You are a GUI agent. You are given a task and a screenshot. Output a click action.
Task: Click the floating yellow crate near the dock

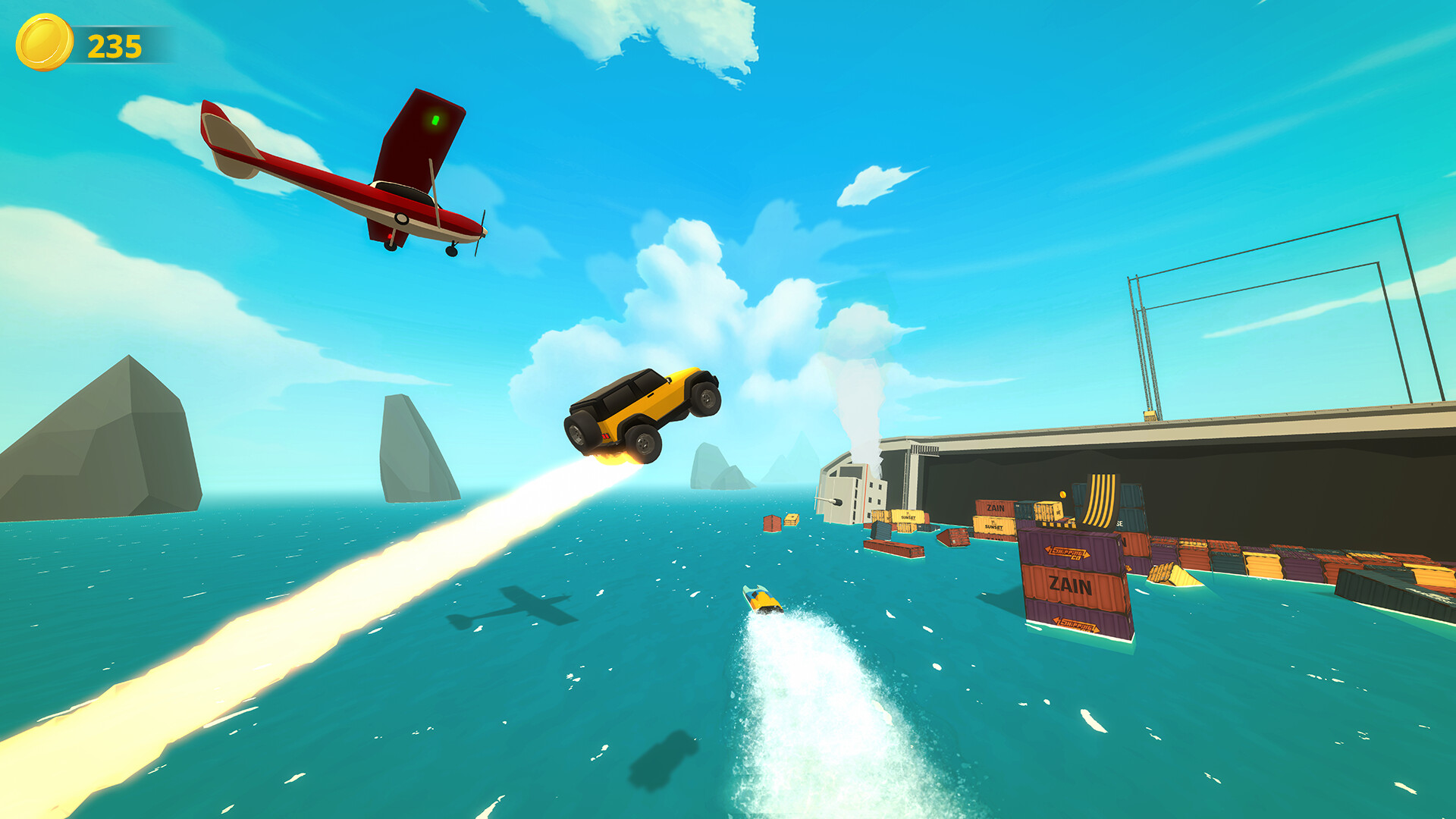coord(792,519)
